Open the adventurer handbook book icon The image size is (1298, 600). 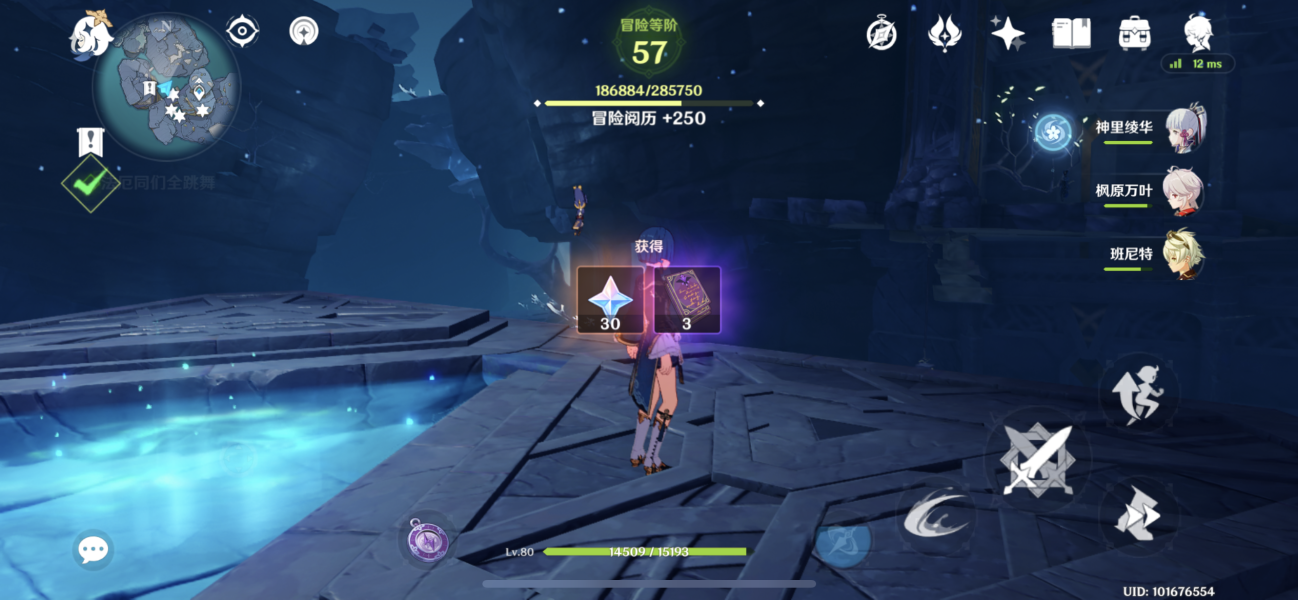pyautogui.click(x=1071, y=33)
